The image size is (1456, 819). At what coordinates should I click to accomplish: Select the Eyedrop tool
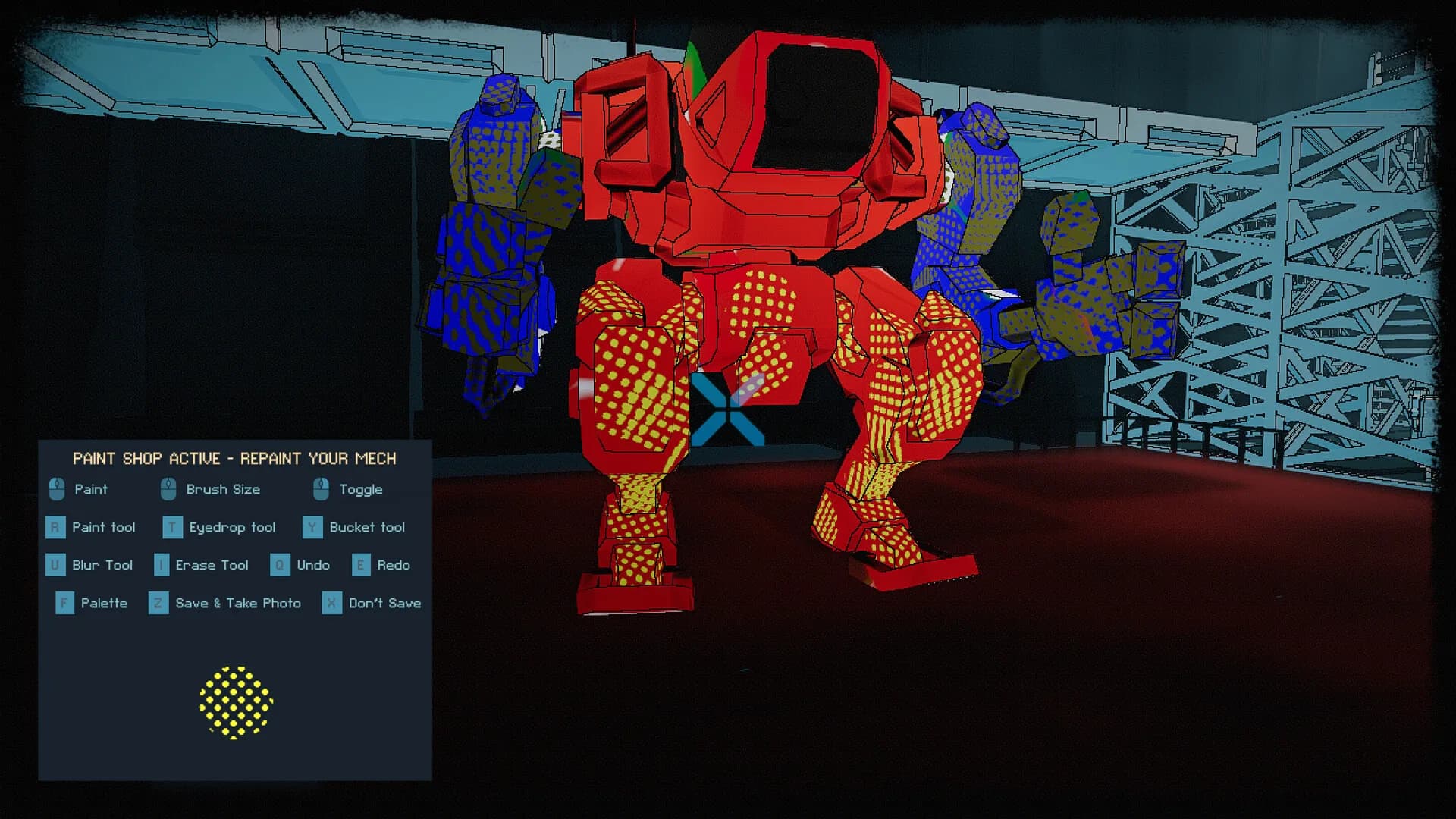tap(171, 528)
